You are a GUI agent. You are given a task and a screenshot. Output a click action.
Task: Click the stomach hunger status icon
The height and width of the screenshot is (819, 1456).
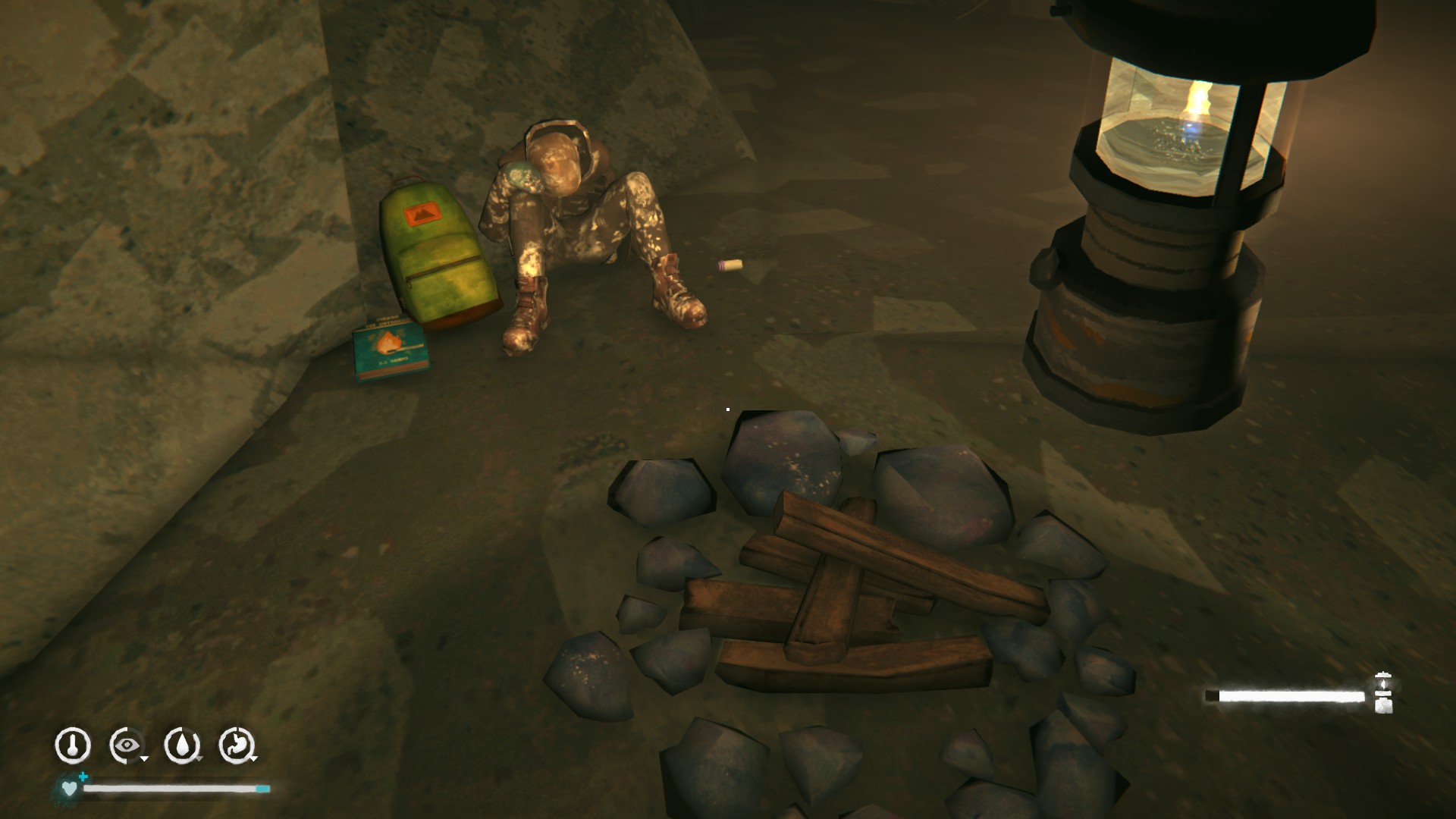click(x=237, y=745)
